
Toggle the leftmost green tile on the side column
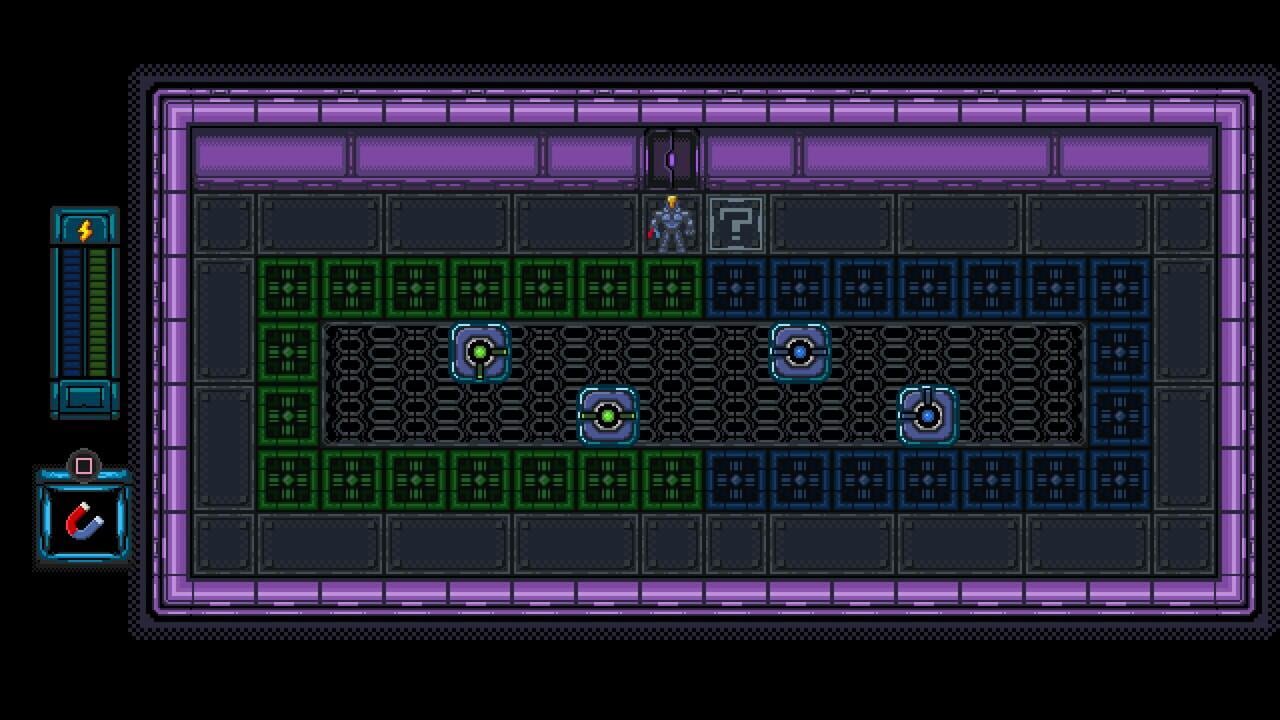(x=289, y=353)
